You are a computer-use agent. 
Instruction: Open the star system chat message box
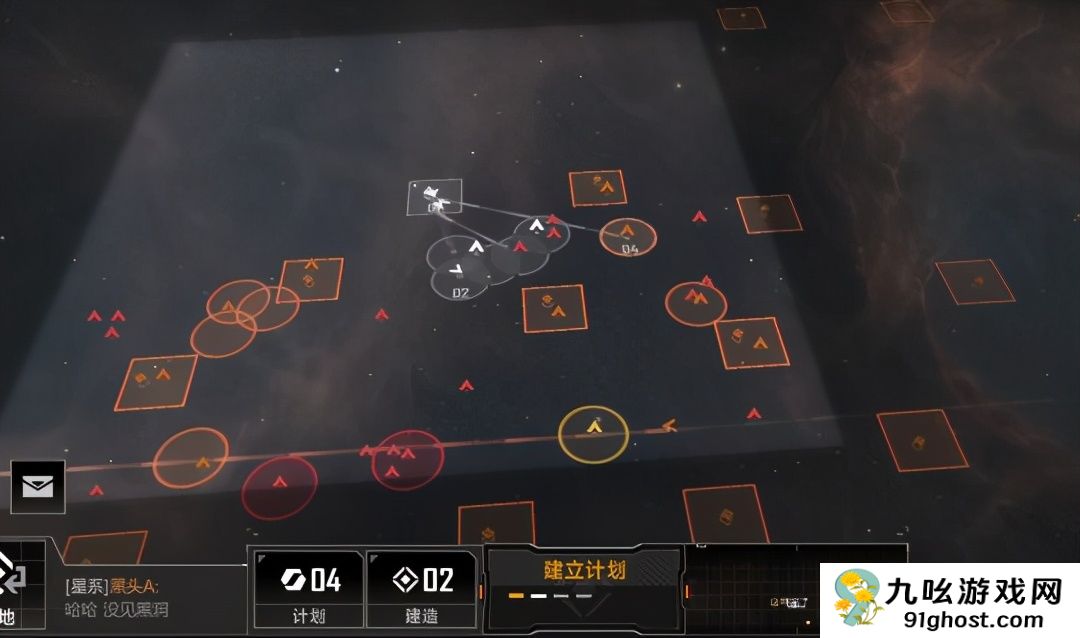pos(150,598)
